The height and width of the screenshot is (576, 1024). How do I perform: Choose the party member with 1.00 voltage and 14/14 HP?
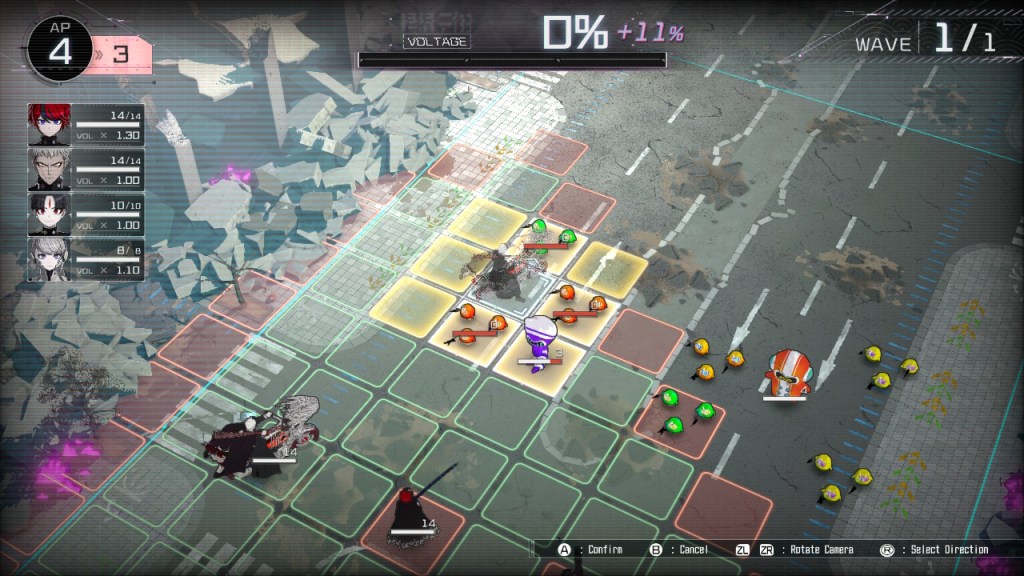(48, 169)
